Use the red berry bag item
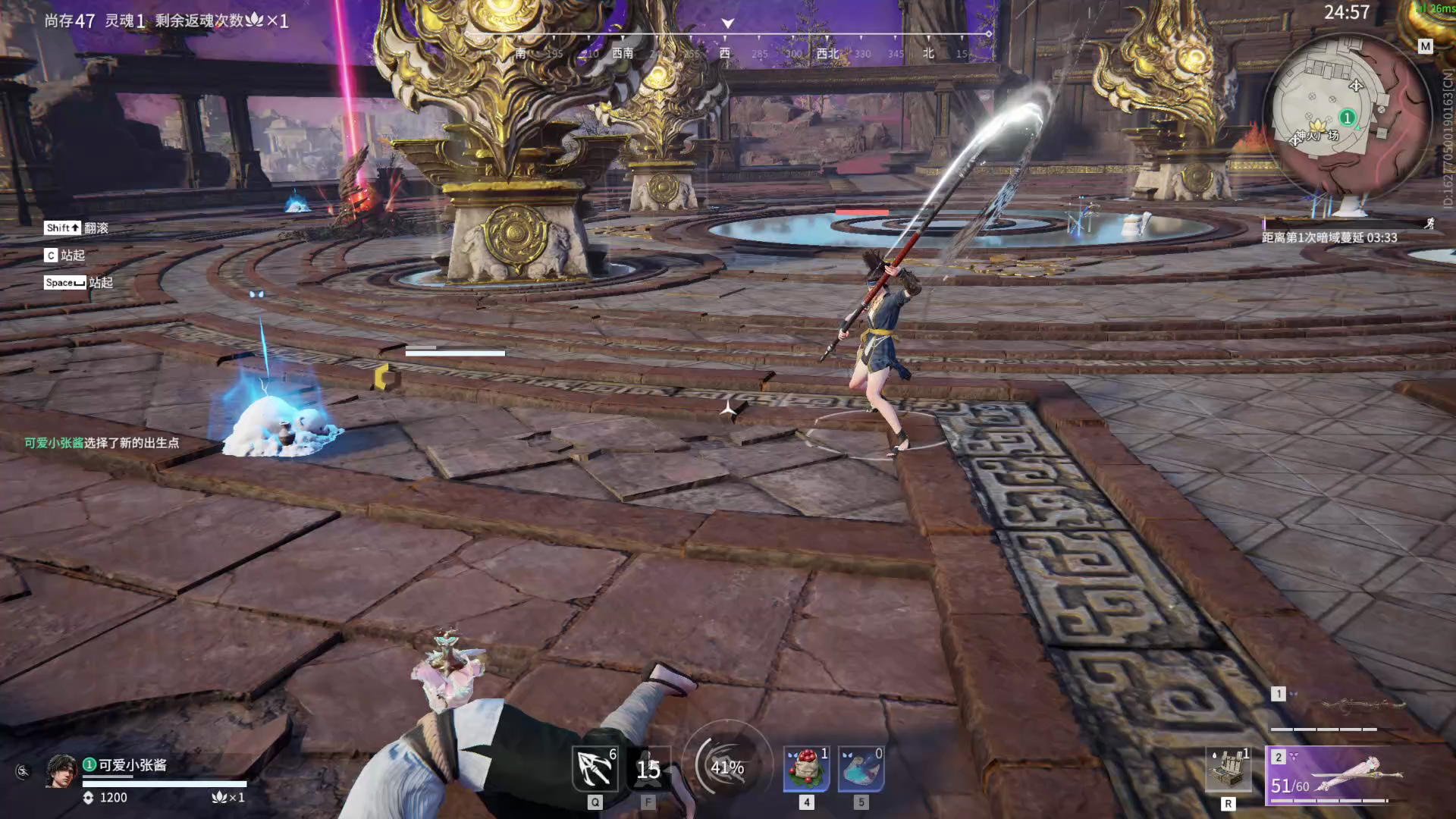The width and height of the screenshot is (1456, 819). (x=806, y=770)
